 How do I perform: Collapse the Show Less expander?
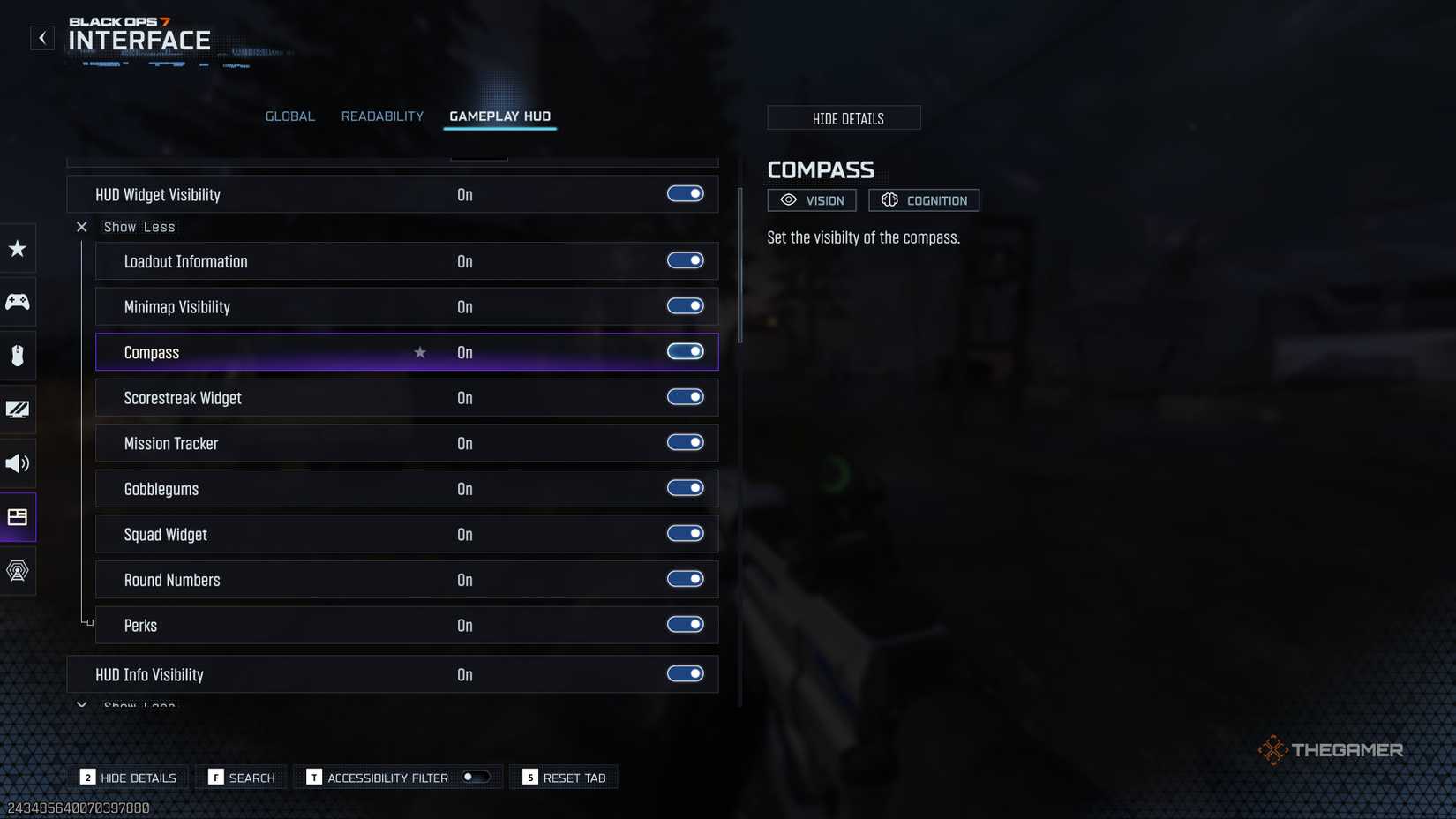[x=127, y=227]
